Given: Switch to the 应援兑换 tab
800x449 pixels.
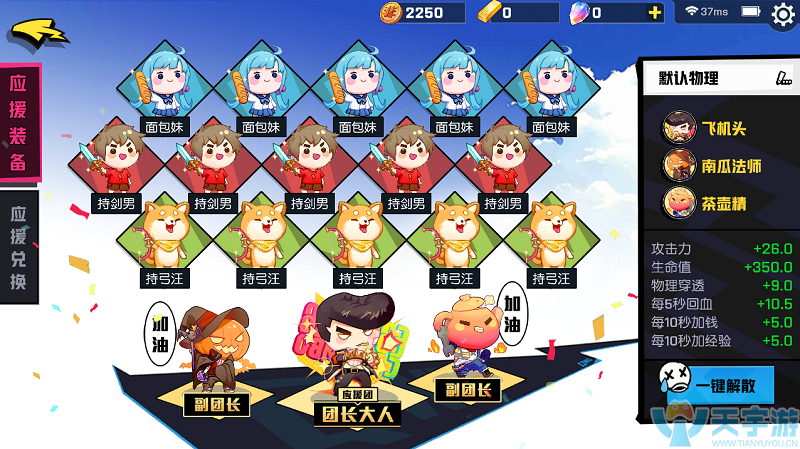Looking at the screenshot, I should coord(18,248).
